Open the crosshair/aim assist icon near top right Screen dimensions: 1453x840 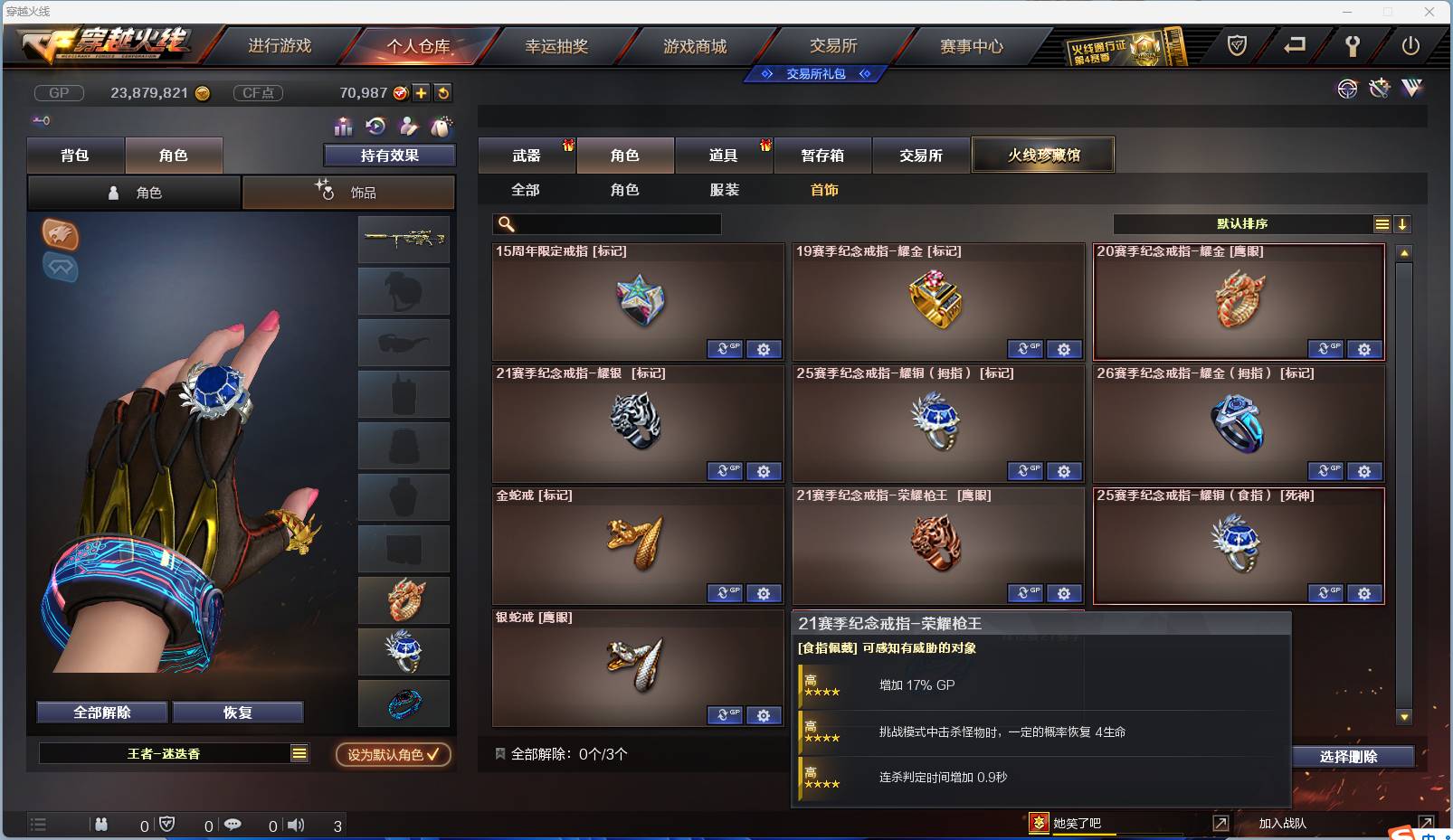point(1348,89)
